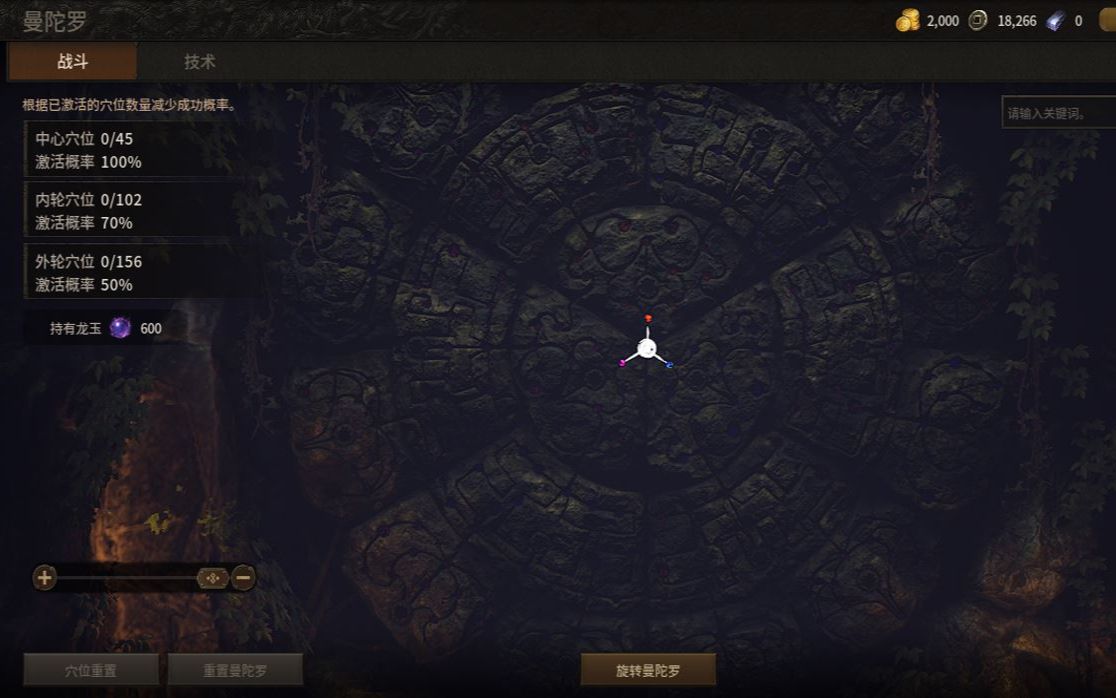Image resolution: width=1116 pixels, height=698 pixels.
Task: Focus the keyword search box
Action: [x=1056, y=113]
